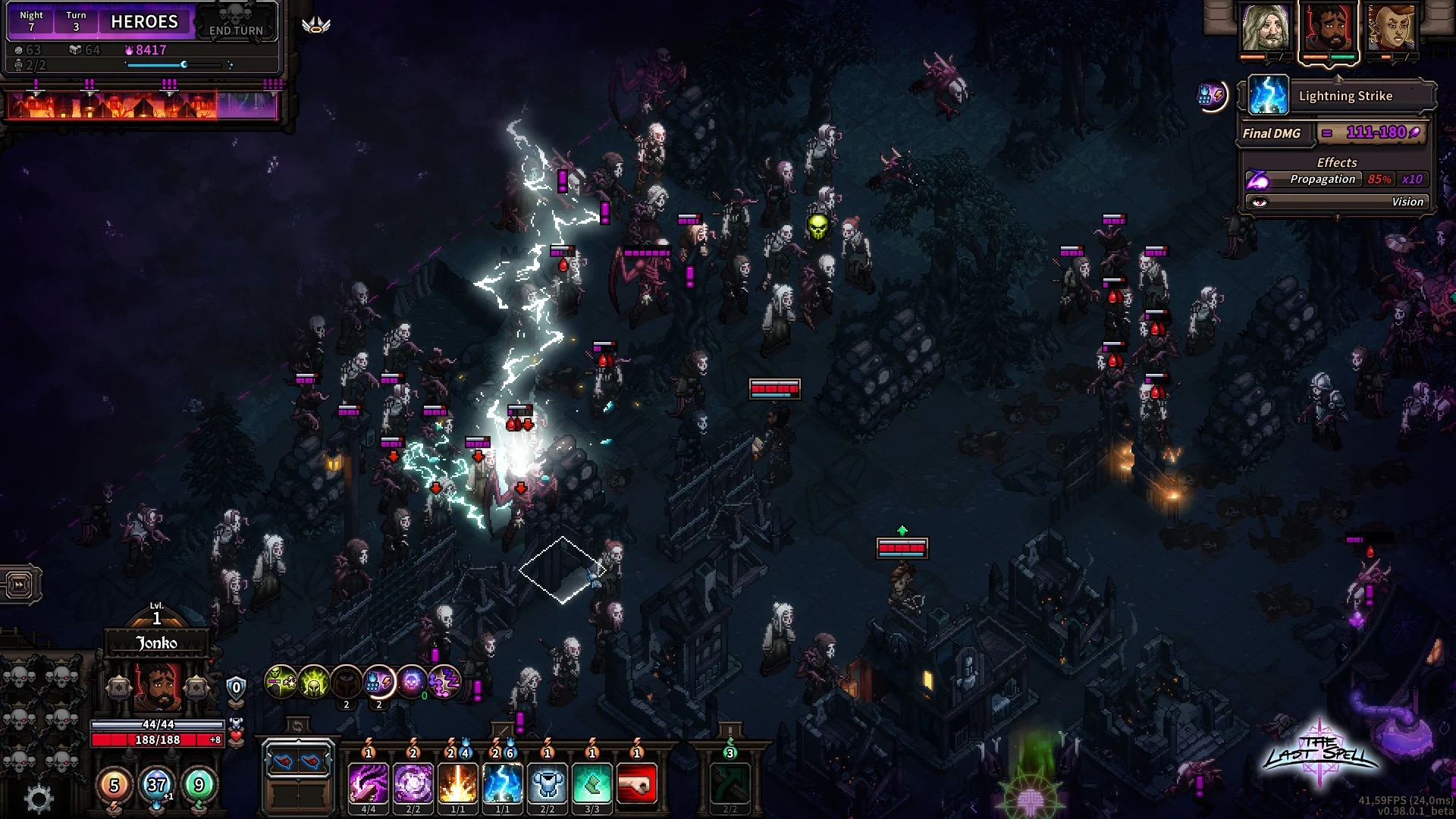Select the dark-bearded hero portrait at top
1456x819 pixels.
click(1329, 28)
